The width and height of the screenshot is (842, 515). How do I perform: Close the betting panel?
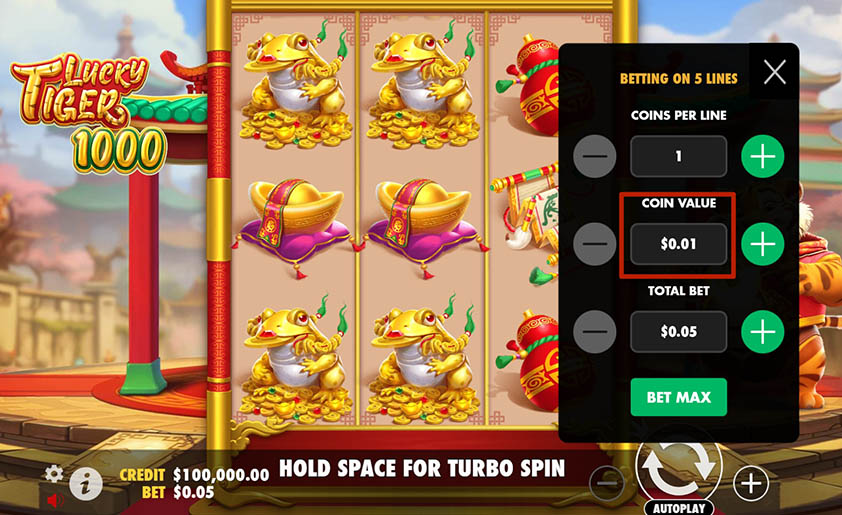coord(774,71)
